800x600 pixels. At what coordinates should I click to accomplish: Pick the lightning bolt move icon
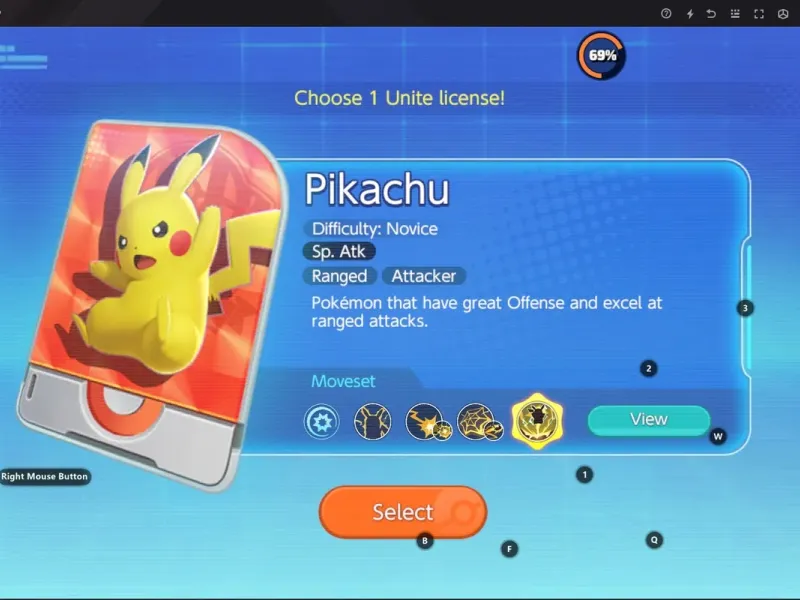coord(427,423)
